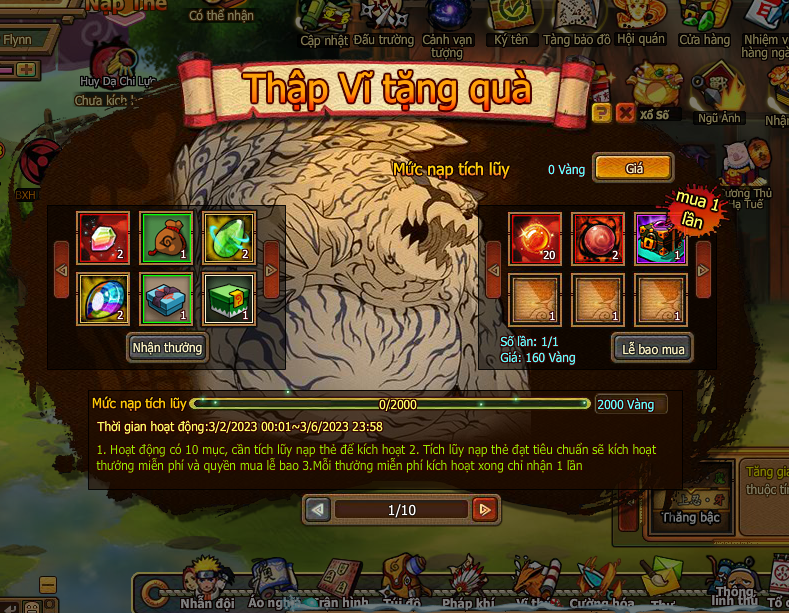The image size is (789, 613).
Task: Buy the gift pack with Lễ bao mua
Action: click(x=652, y=347)
